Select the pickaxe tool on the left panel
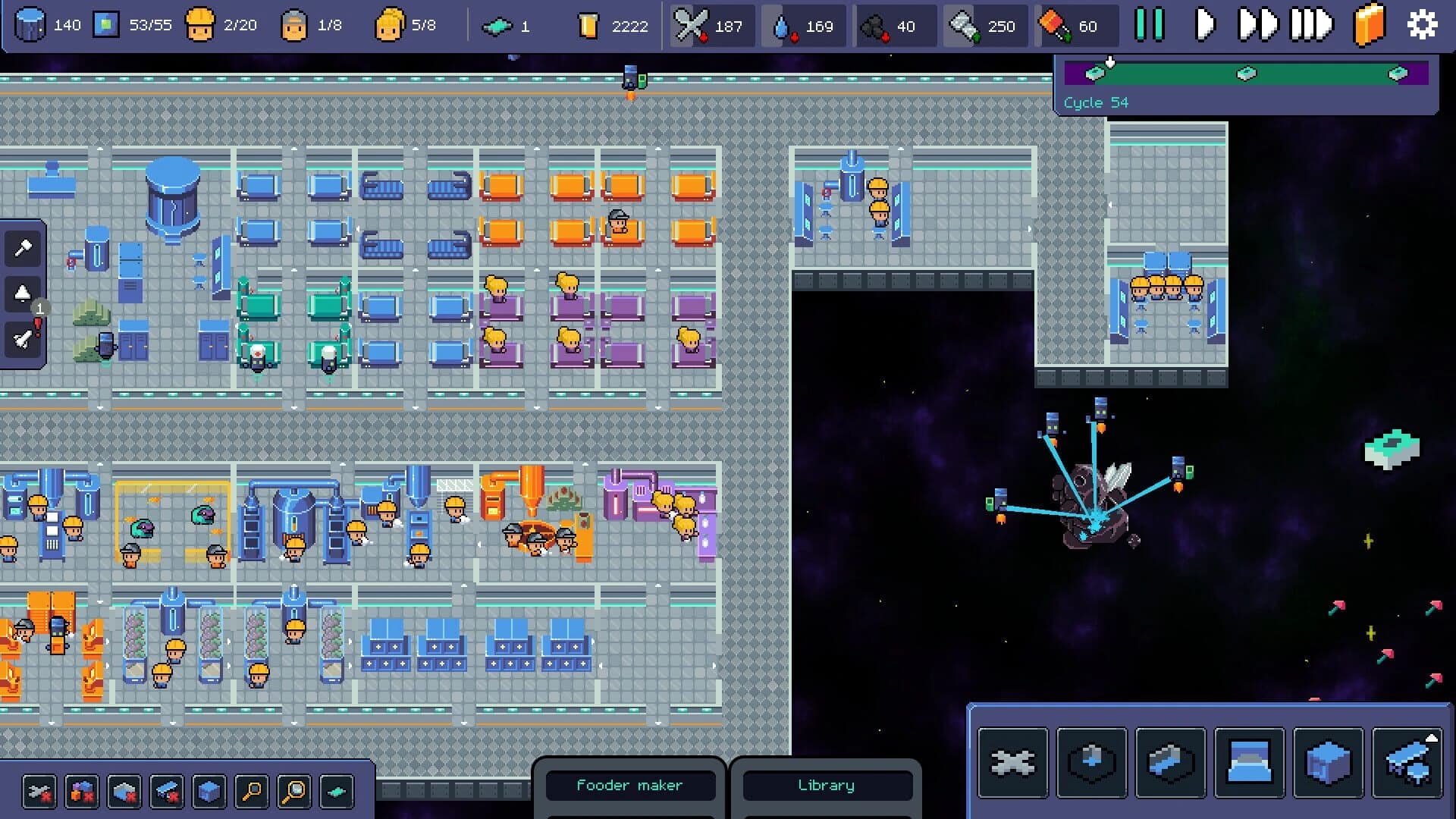This screenshot has height=819, width=1456. [x=23, y=247]
